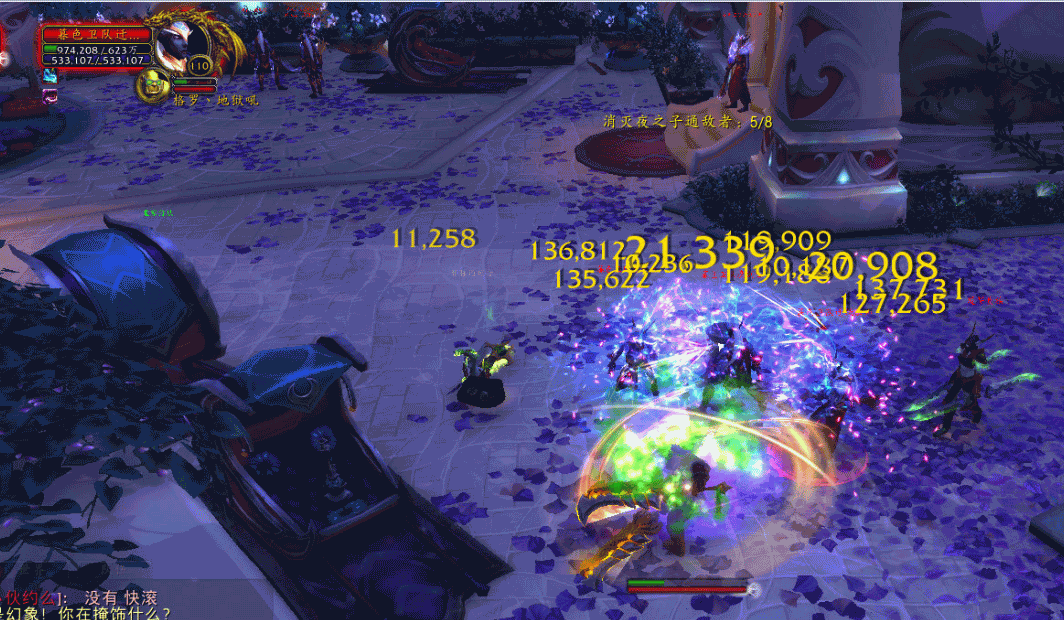Inspect the purple debuff icon under target frame
The image size is (1064, 620).
coord(50,95)
